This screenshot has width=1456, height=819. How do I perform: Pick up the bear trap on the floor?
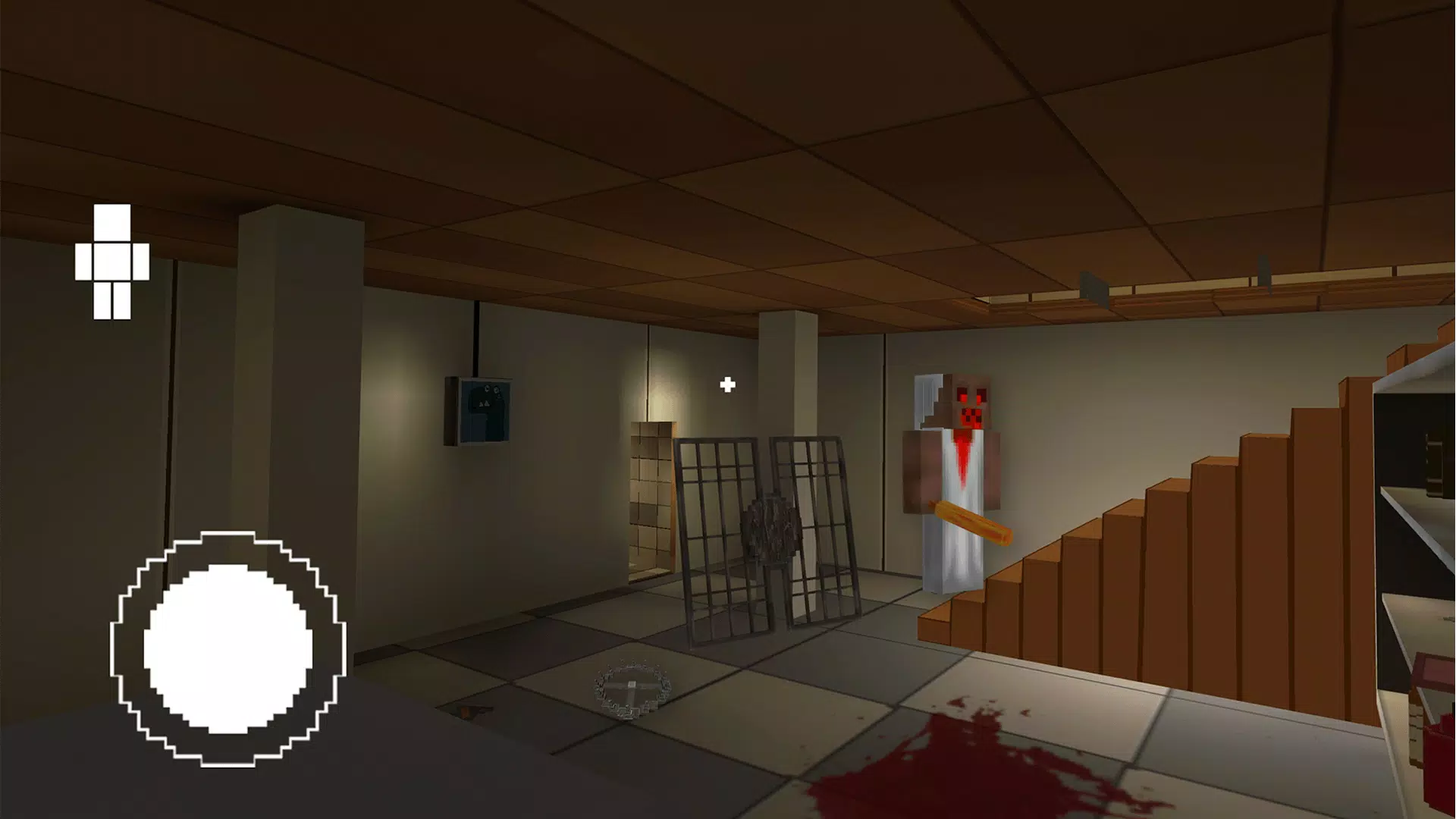(x=633, y=690)
